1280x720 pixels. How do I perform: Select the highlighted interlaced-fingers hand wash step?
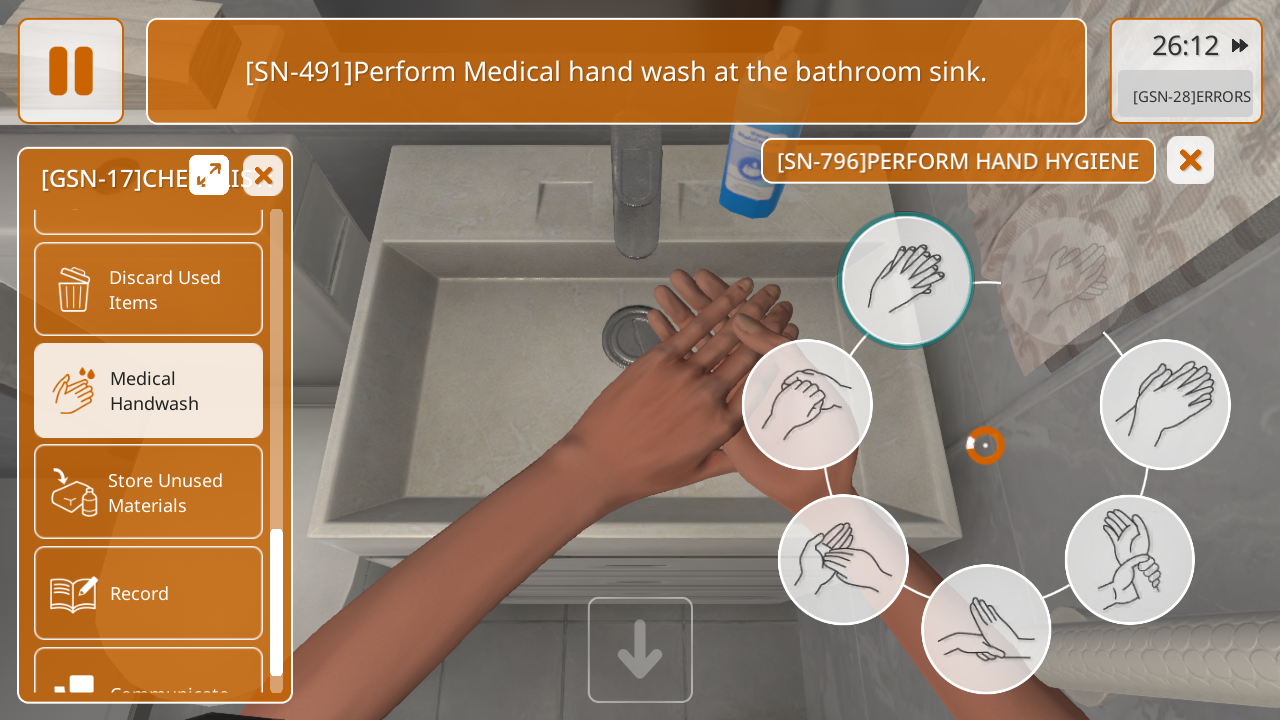pyautogui.click(x=906, y=281)
